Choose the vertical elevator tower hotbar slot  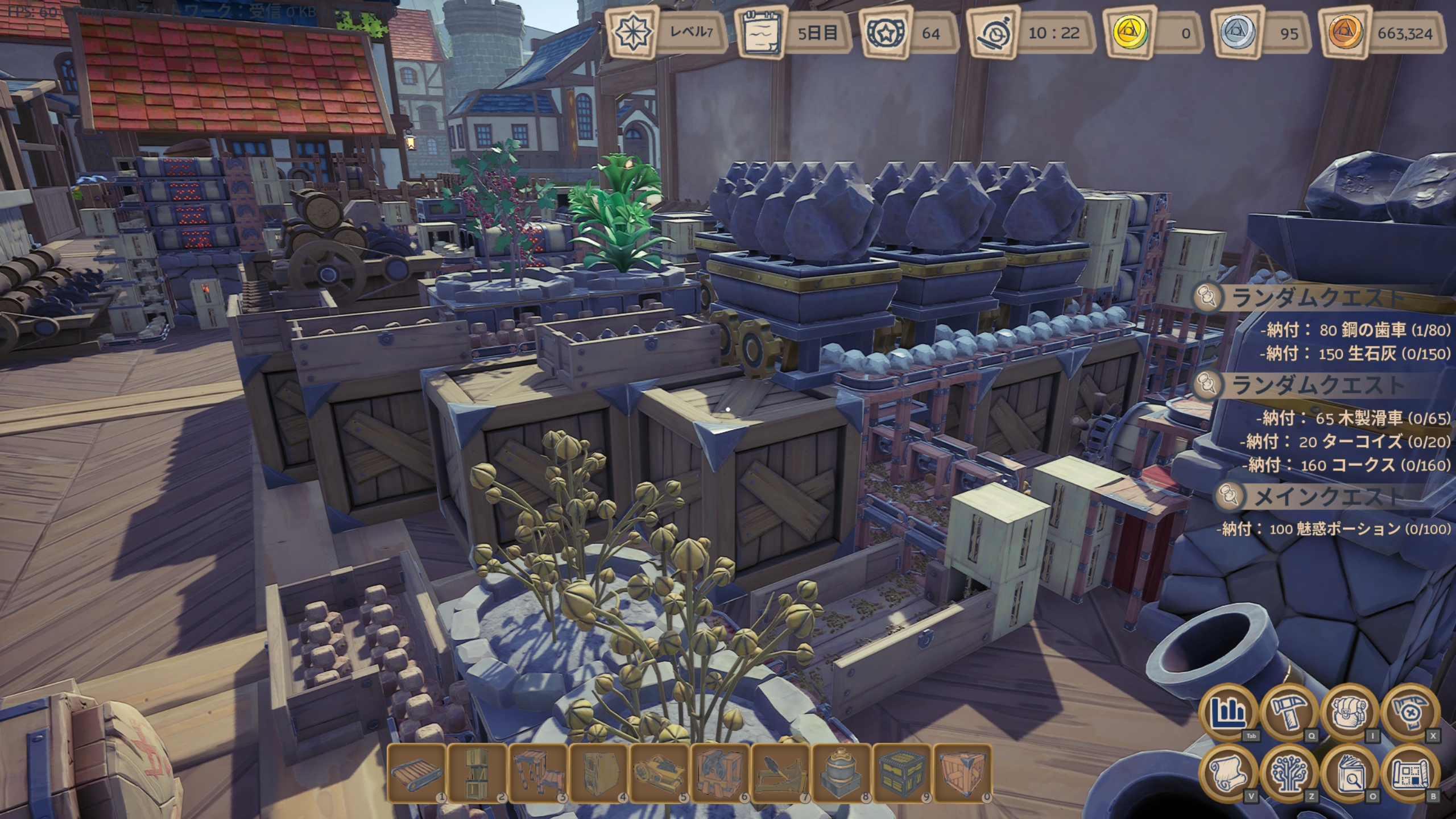click(477, 773)
